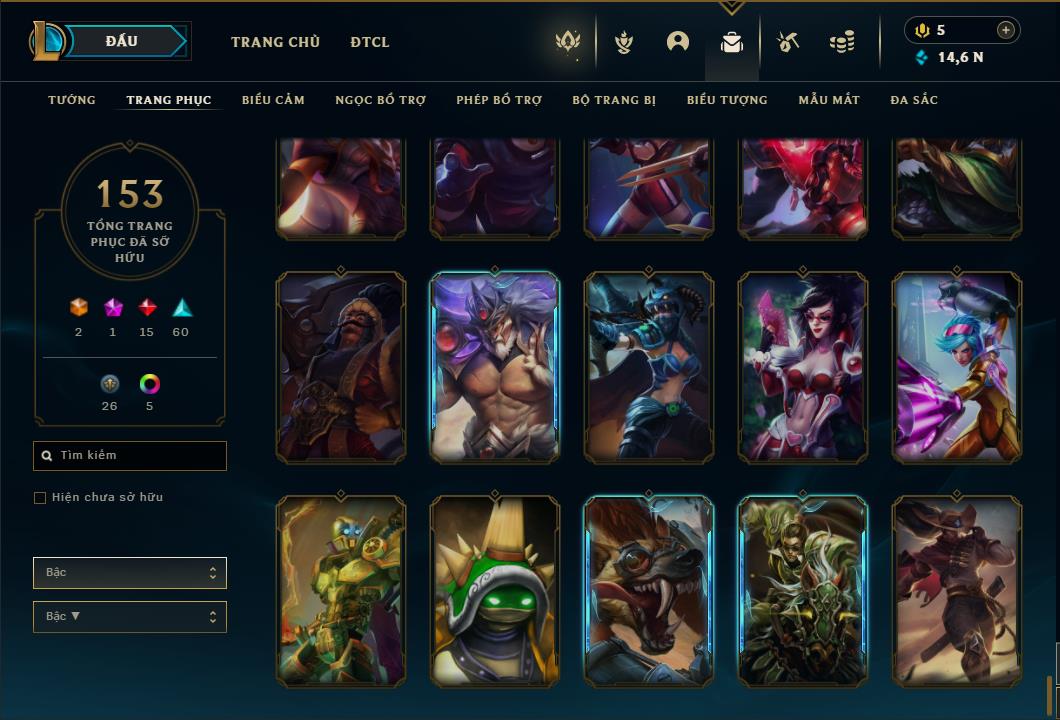Toggle the Hiện chưa sở hữu checkbox
Screen dimensions: 1060x720
coord(40,498)
